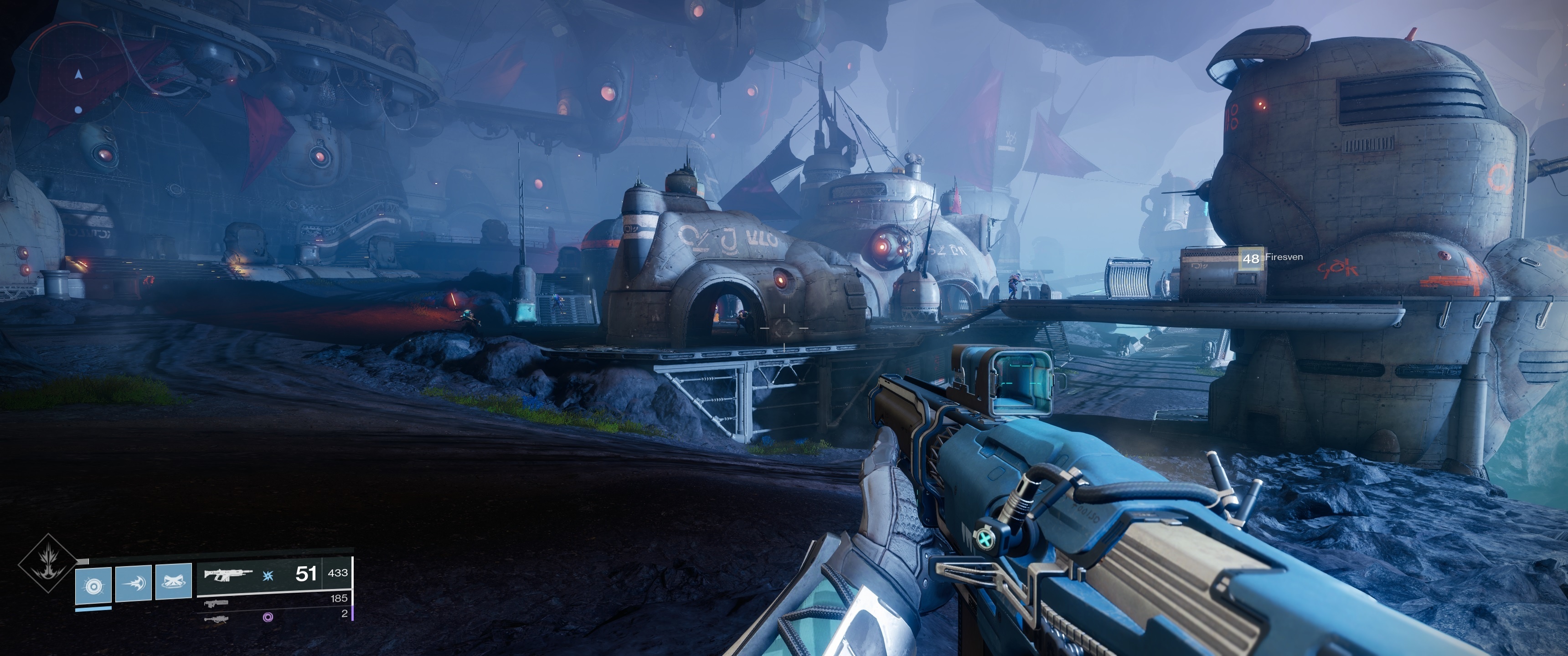Use the melee ability icon
Screen dimensions: 1568x656
[x=133, y=583]
